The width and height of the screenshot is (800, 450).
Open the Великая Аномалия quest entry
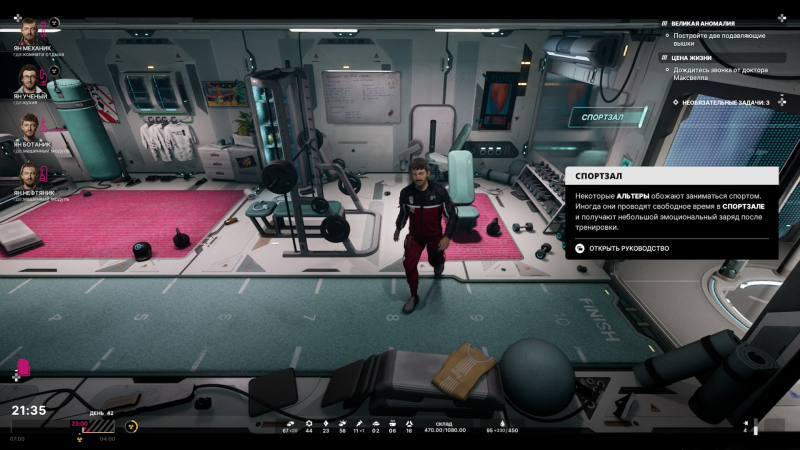[x=703, y=23]
